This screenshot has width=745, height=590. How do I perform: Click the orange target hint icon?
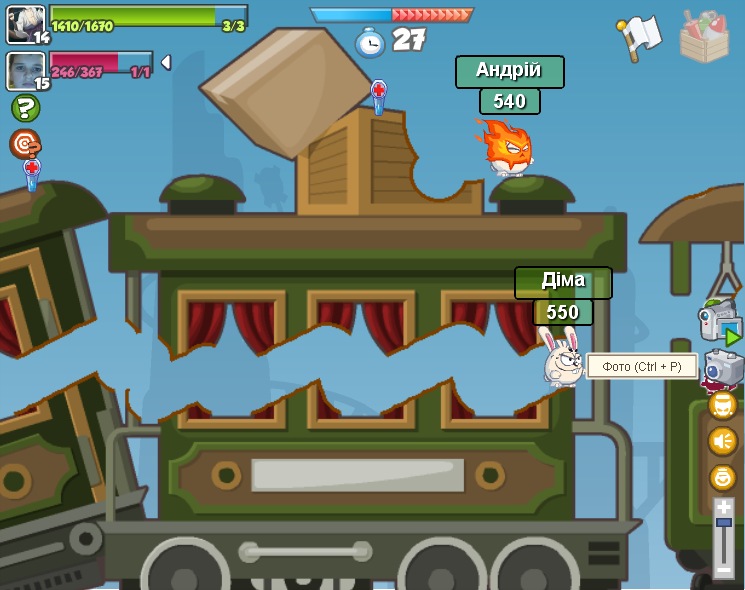[24, 143]
